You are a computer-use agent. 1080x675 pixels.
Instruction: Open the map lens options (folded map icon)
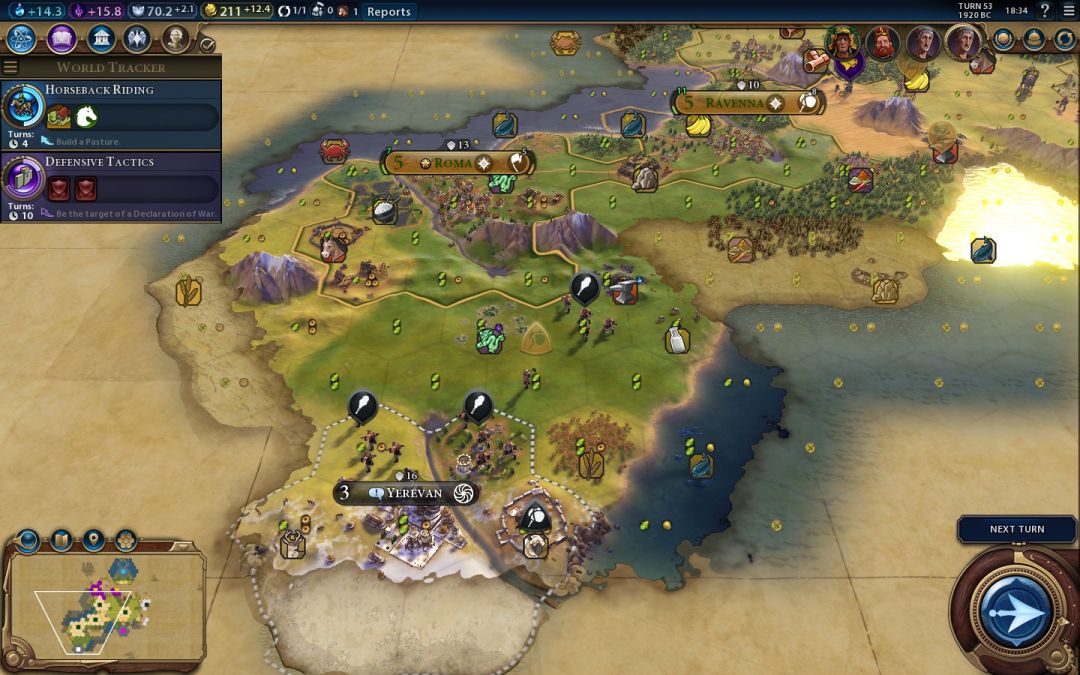61,541
